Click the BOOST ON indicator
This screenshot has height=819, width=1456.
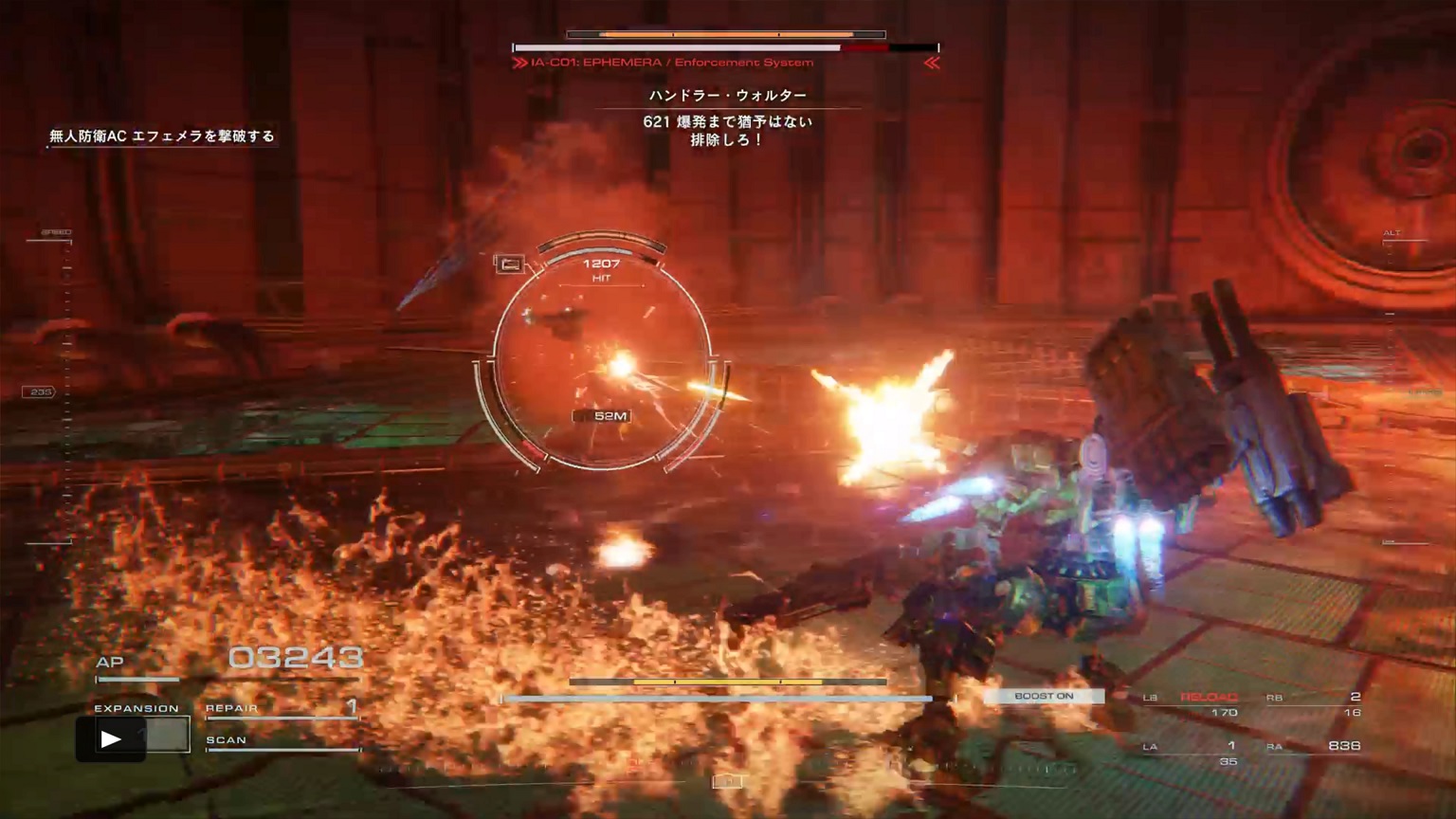click(1044, 697)
